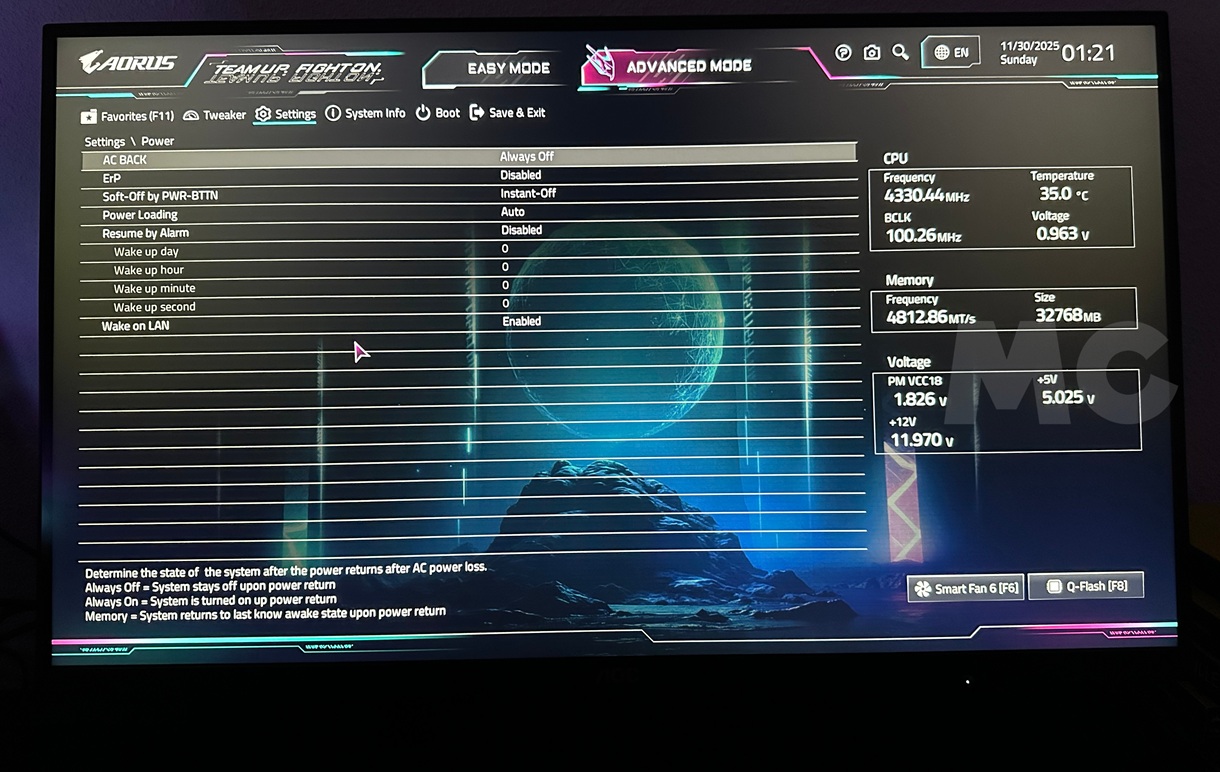Change the EN language selector
Screen dimensions: 1220x772
click(x=950, y=52)
